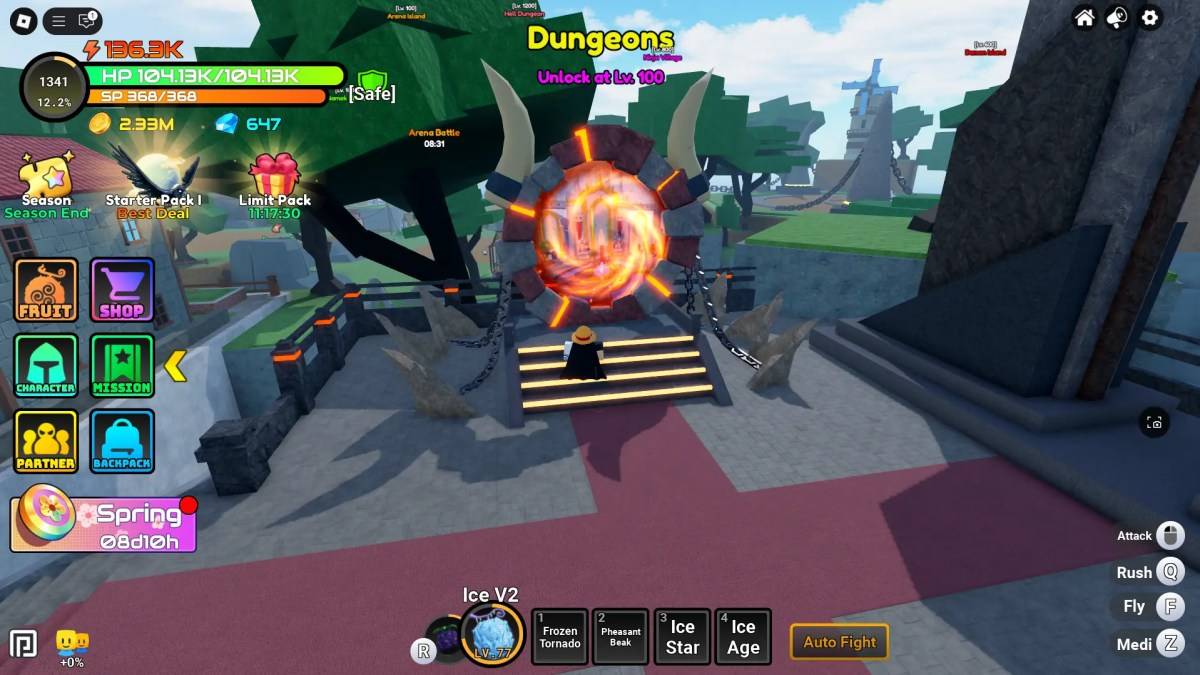Activate the Frozen Tornado skill

(x=559, y=637)
